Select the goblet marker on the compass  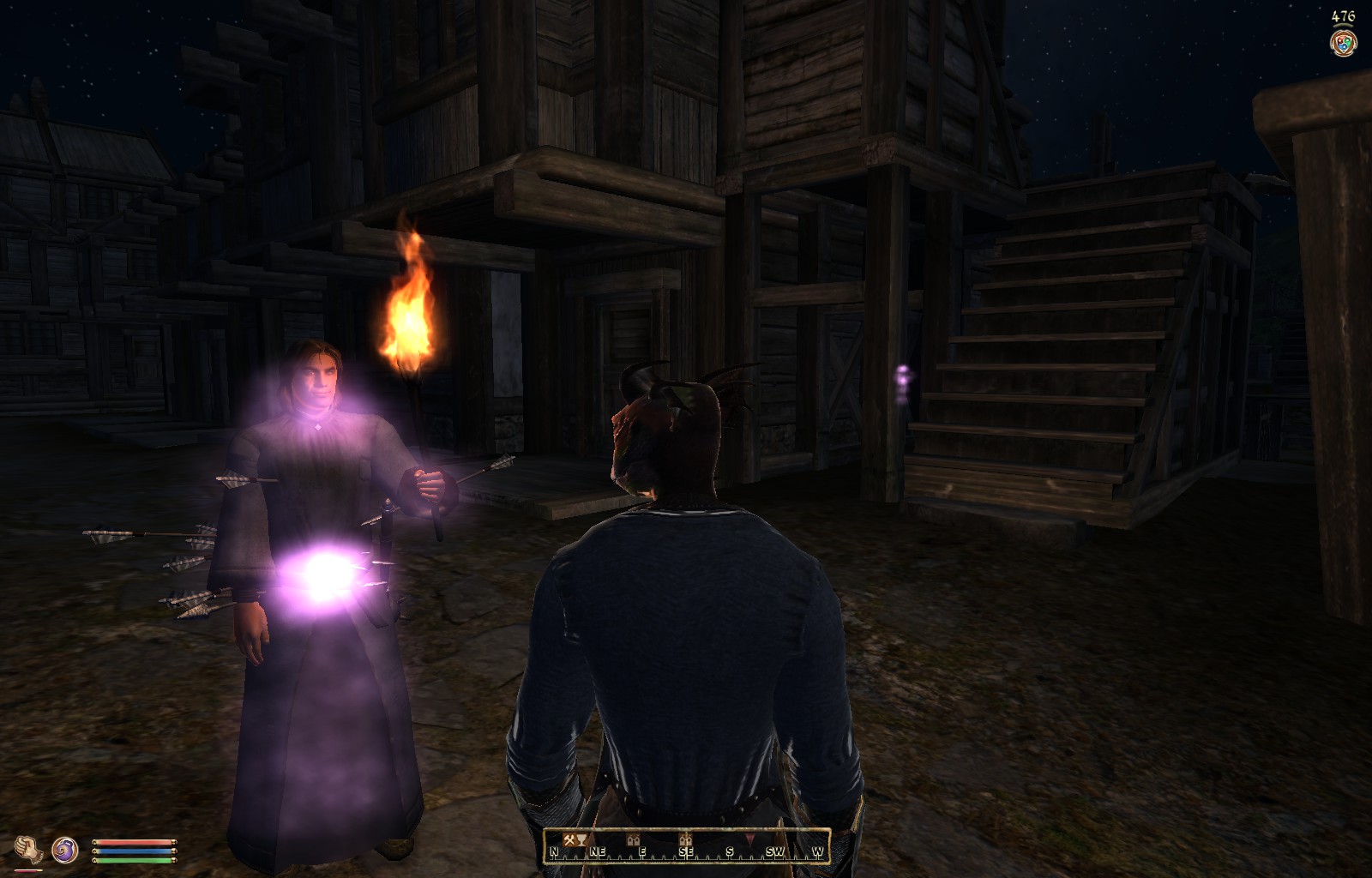click(581, 840)
